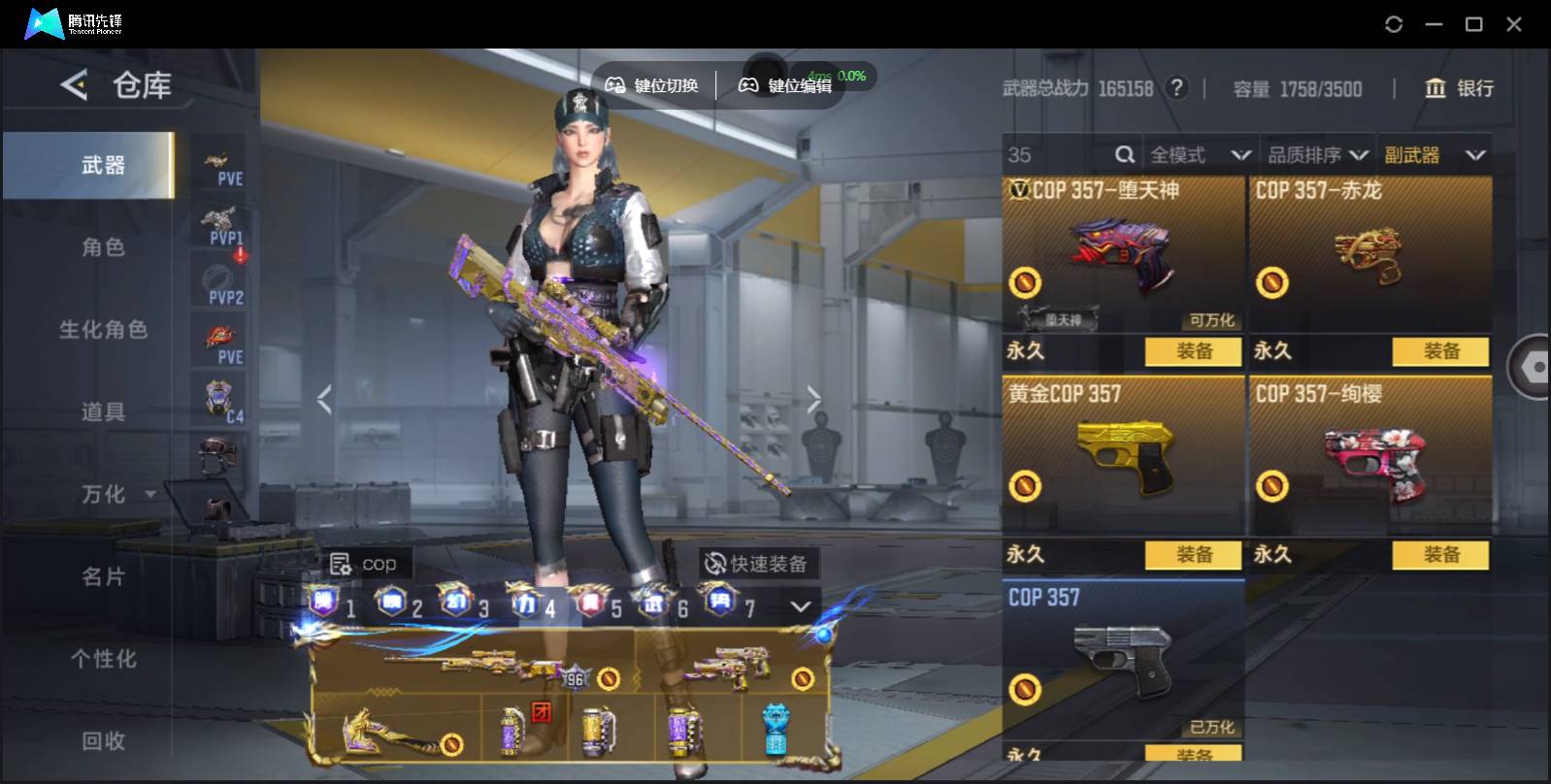The width and height of the screenshot is (1551, 784).
Task: Open the 角色 tab
Action: [102, 247]
